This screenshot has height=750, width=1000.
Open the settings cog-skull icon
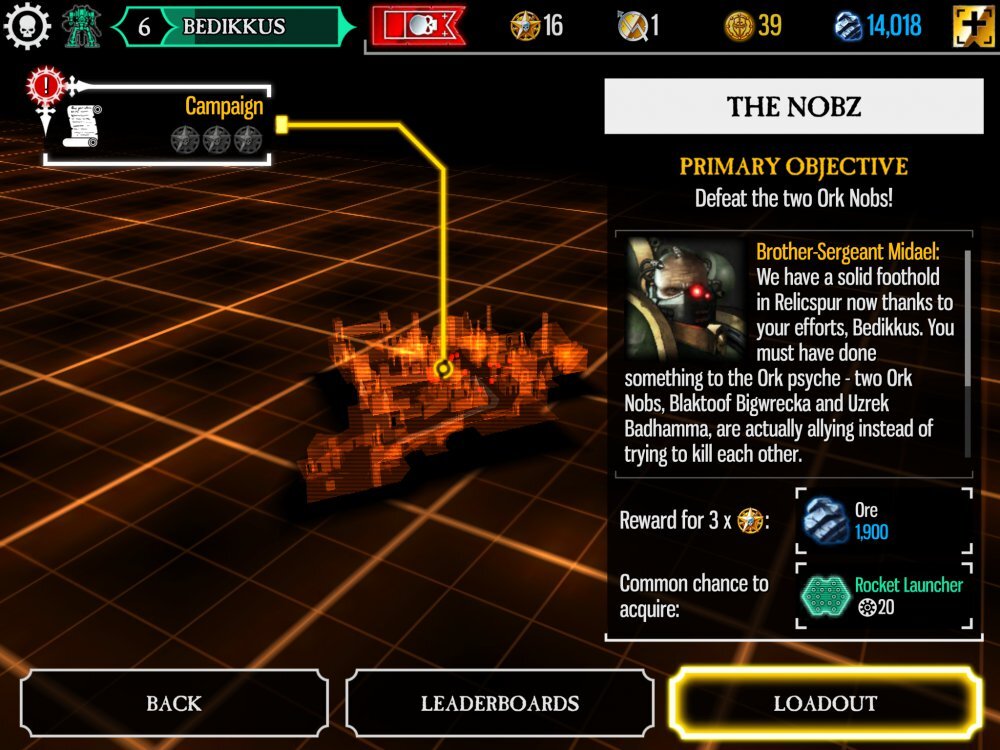coord(27,26)
